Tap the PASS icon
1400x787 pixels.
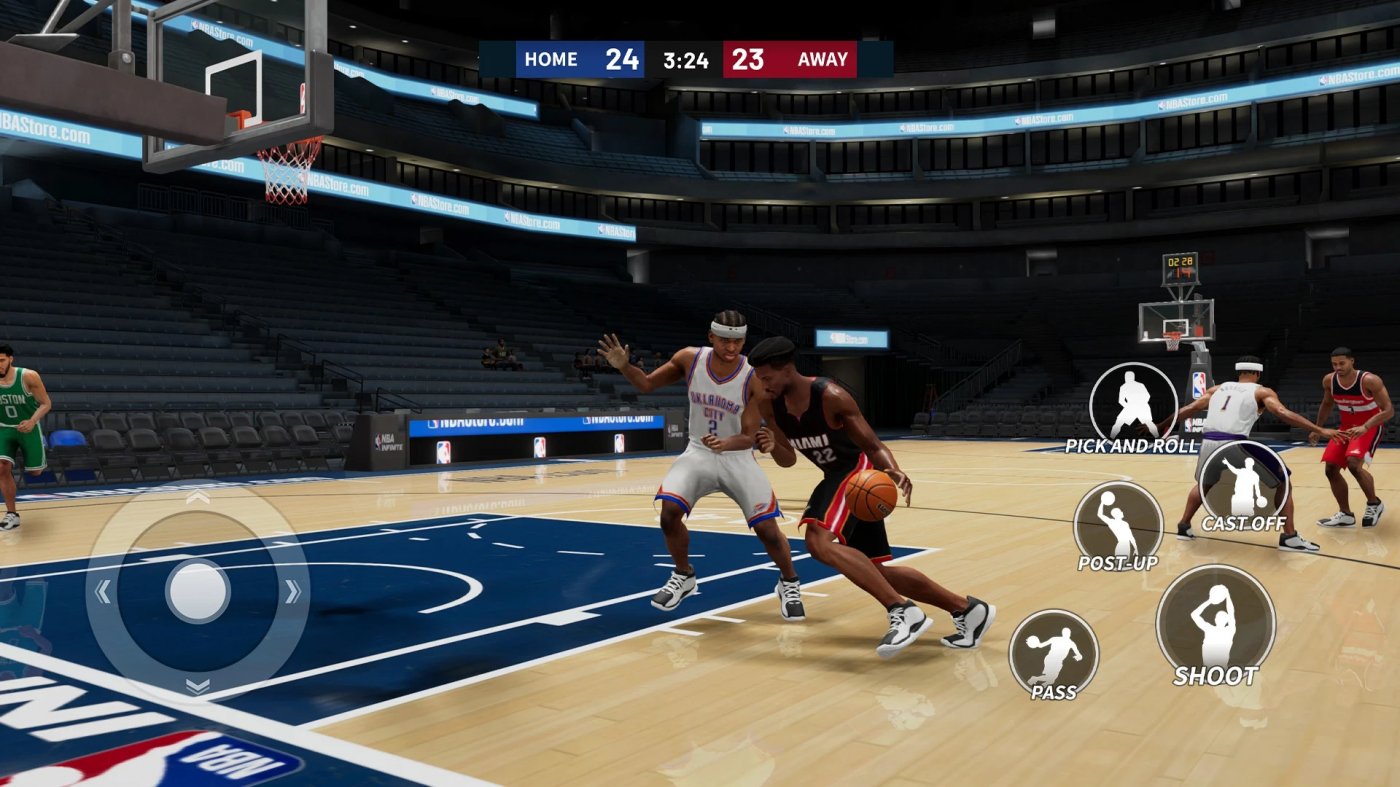click(1053, 650)
